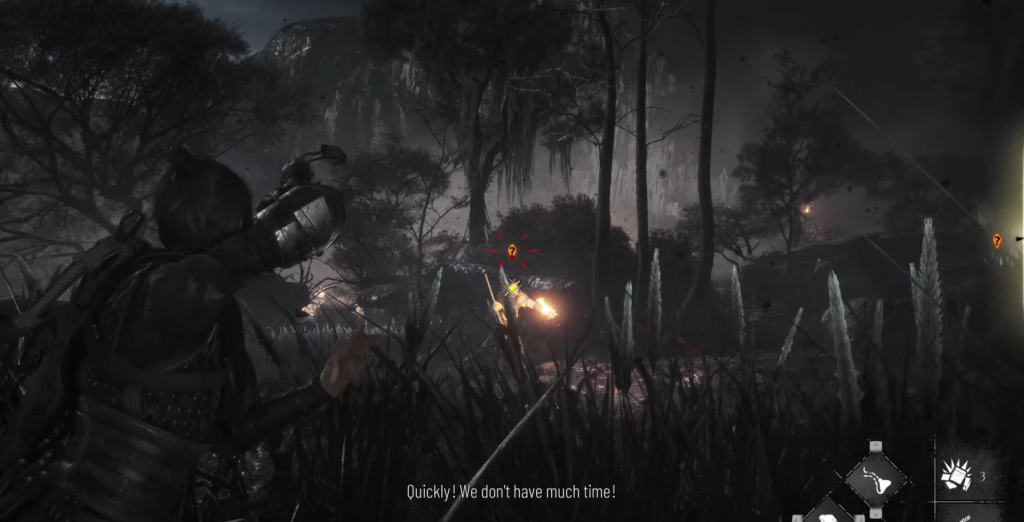Select the sling weapon diamond slot
The image size is (1024, 522).
coord(876,480)
